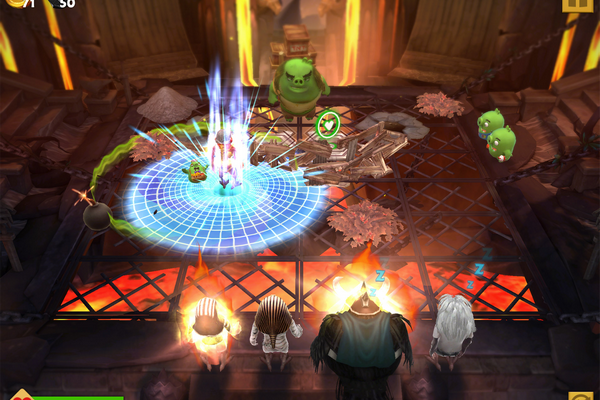Pause the battle with the pause button
This screenshot has height=400, width=600.
pos(577,5)
